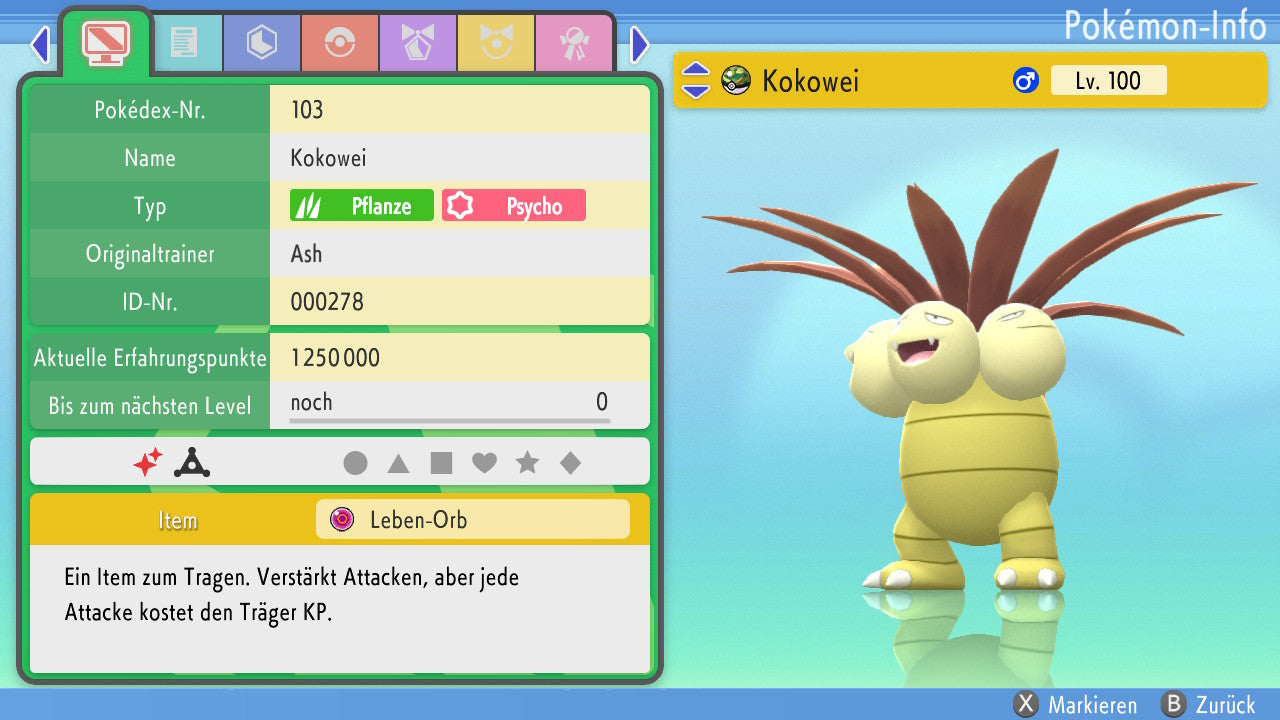1280x720 pixels.
Task: Toggle the circle marking
Action: (355, 463)
